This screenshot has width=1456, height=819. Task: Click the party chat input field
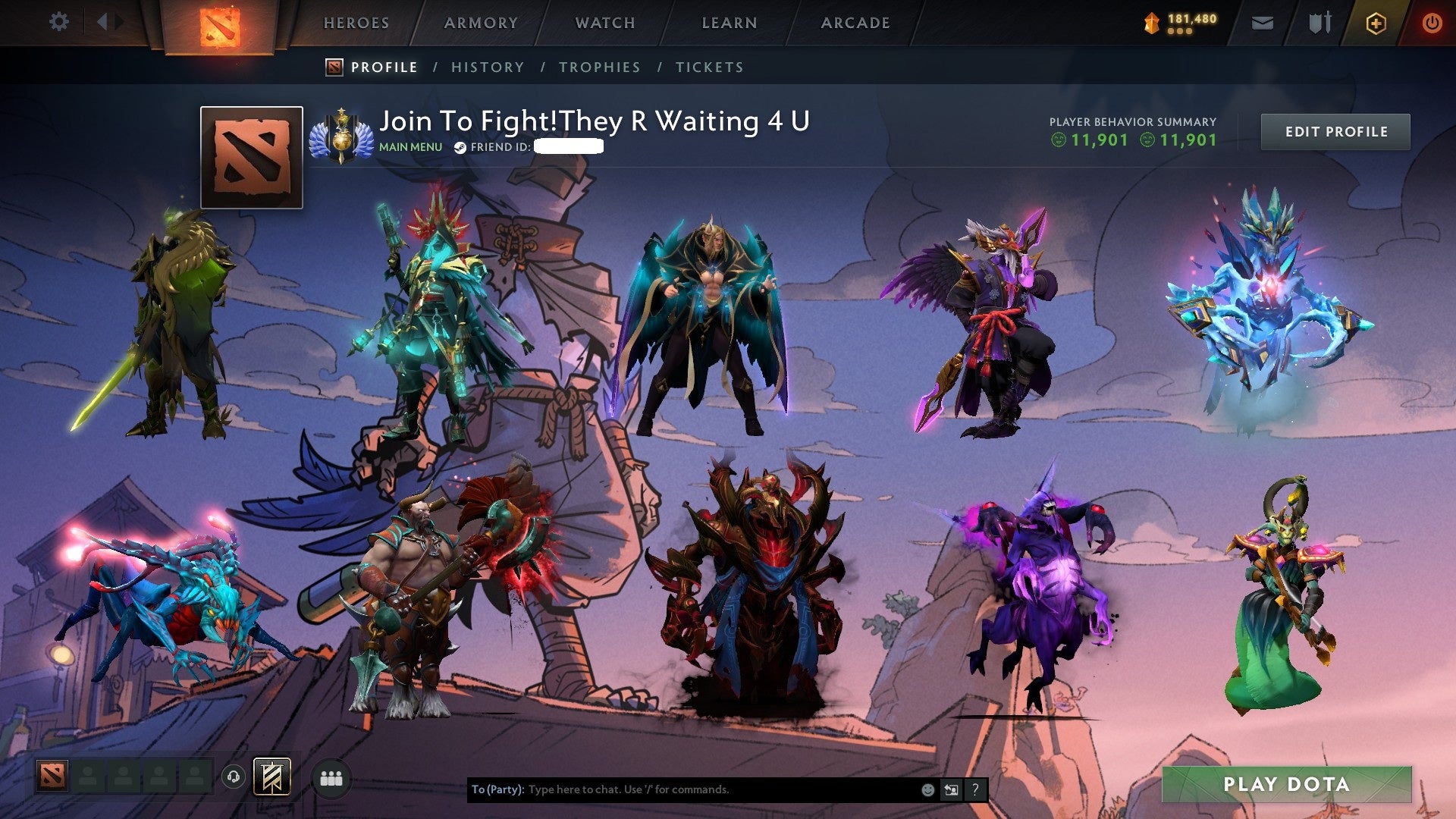(682, 789)
